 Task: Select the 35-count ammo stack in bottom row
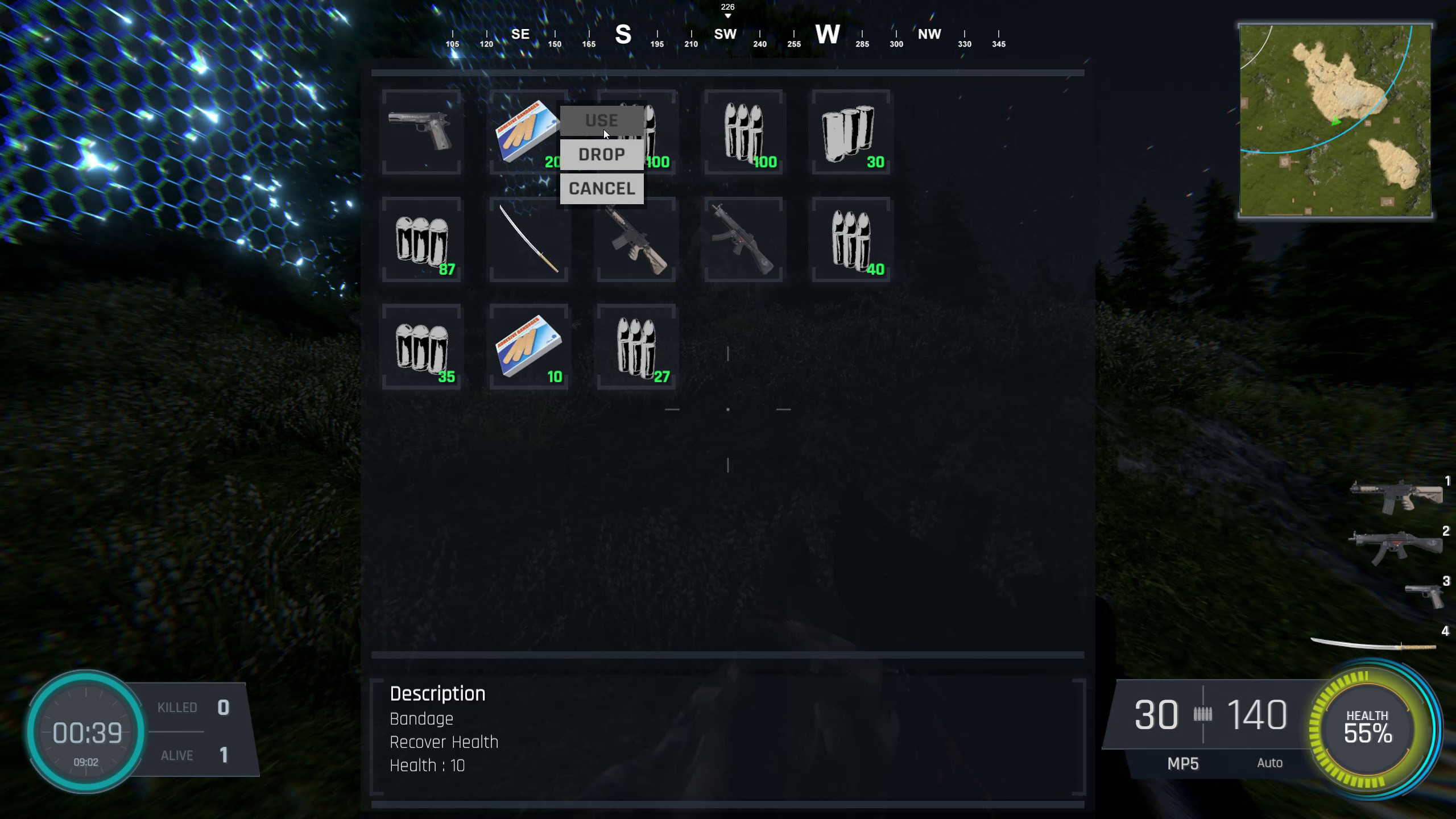click(421, 346)
